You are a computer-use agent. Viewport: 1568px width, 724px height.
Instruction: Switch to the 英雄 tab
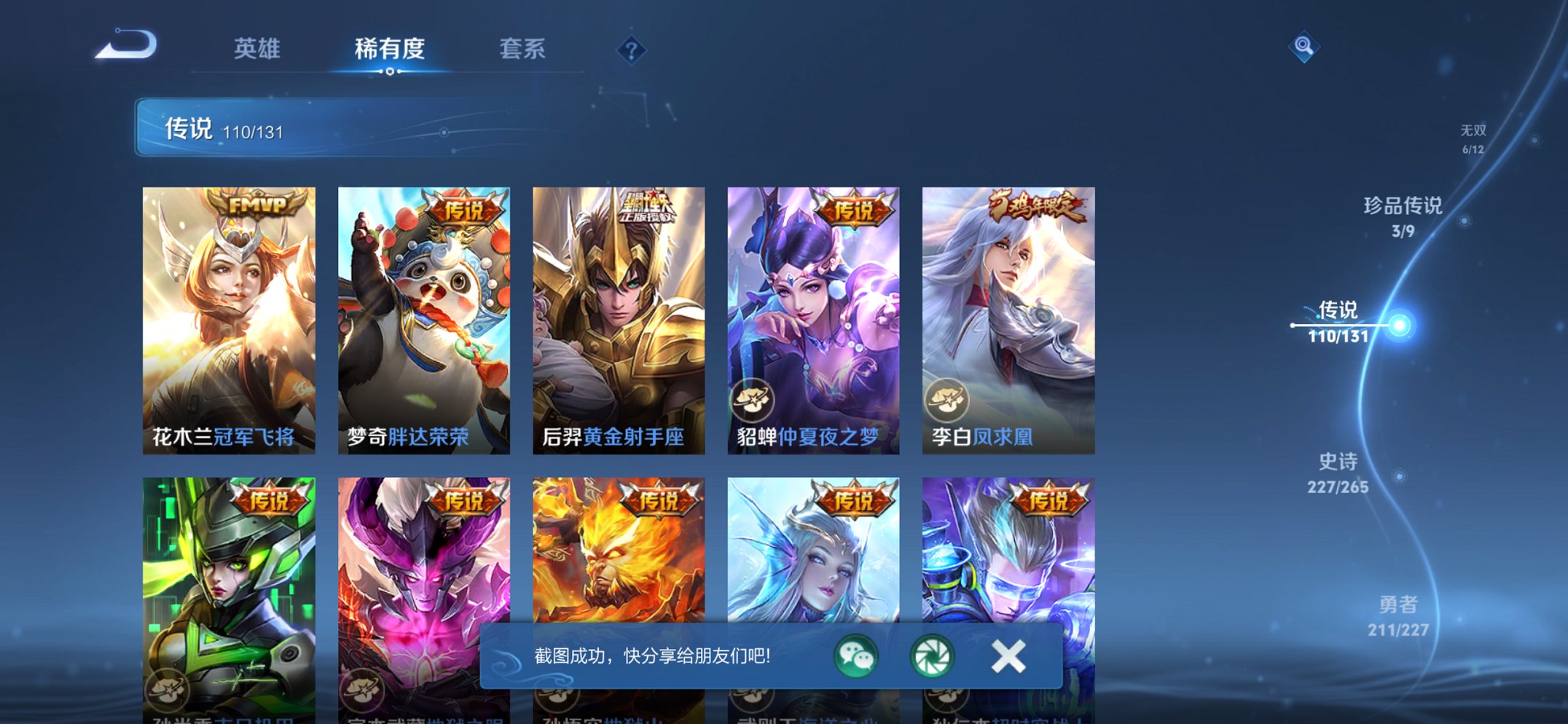point(256,49)
